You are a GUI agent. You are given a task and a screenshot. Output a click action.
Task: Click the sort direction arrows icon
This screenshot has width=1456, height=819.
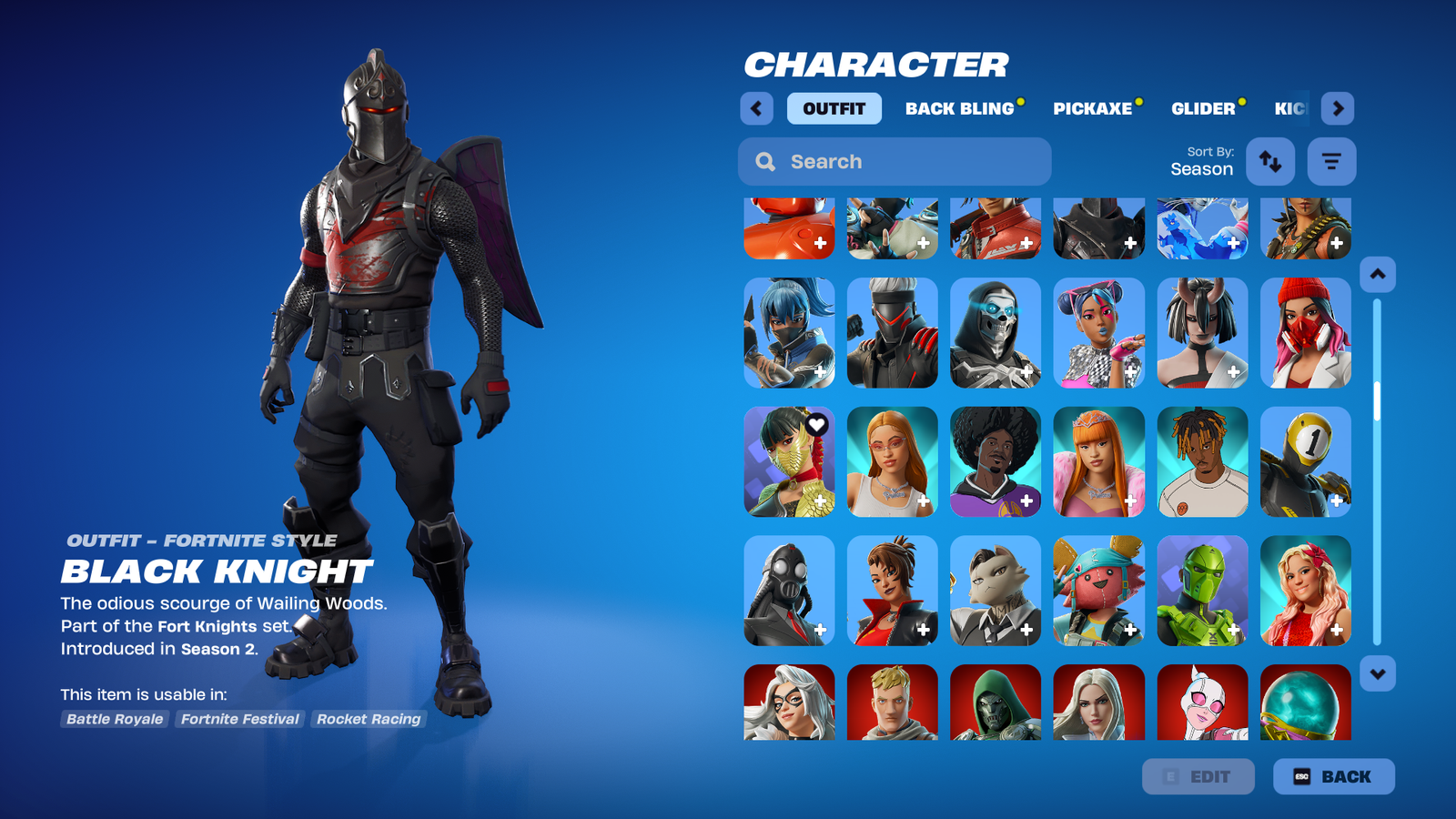coord(1270,161)
